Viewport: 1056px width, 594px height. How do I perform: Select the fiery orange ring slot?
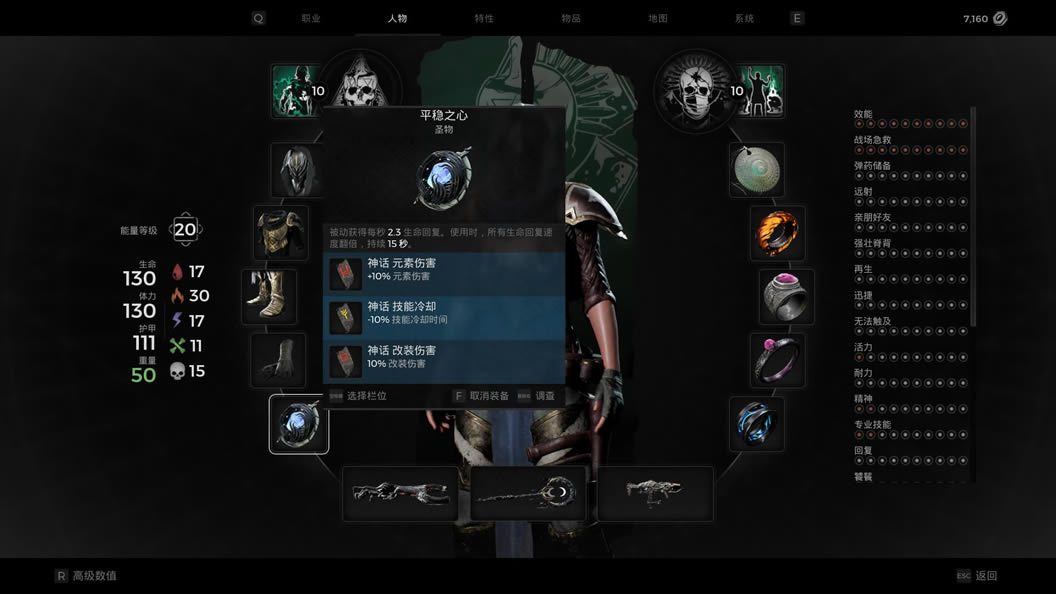(777, 233)
